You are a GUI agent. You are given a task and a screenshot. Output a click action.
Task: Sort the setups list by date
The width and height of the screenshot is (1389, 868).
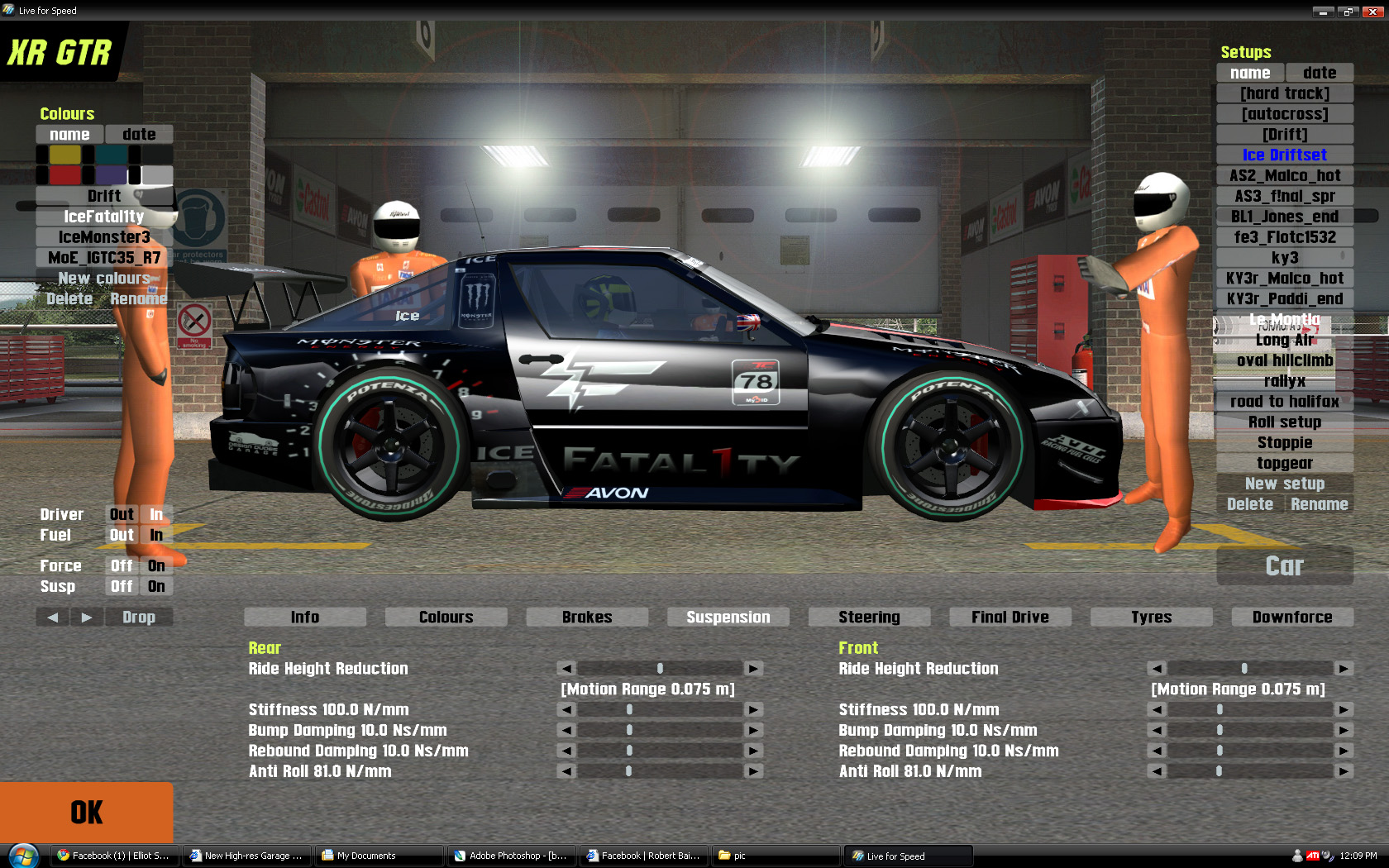[1319, 73]
